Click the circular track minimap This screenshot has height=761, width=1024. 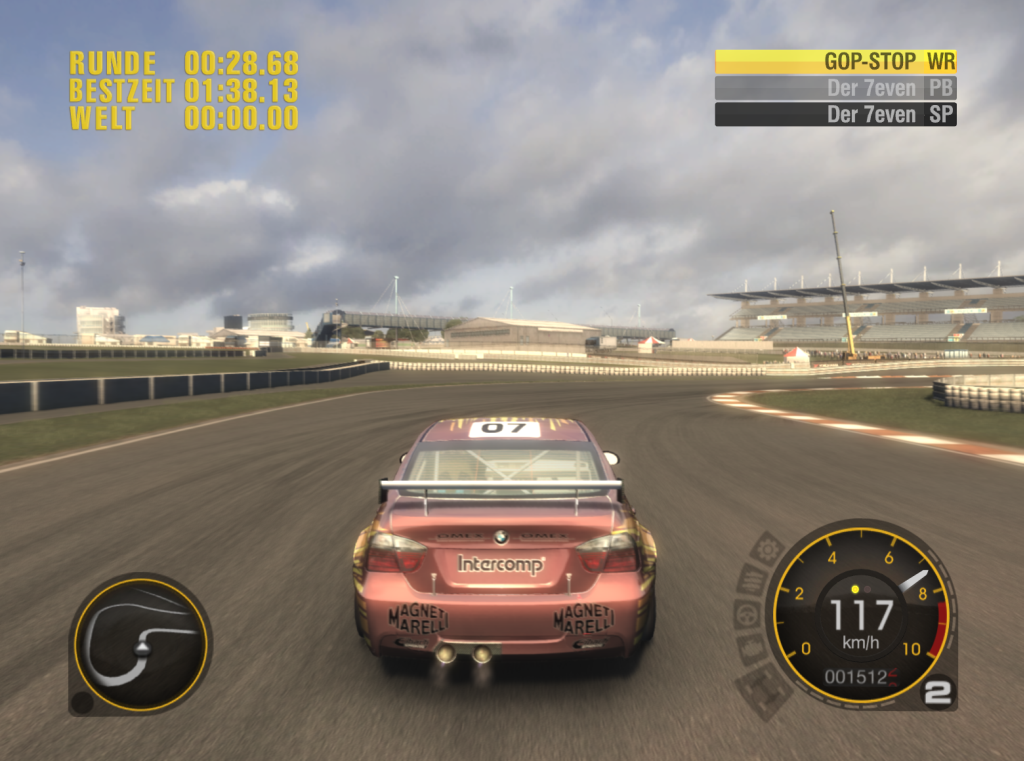point(140,644)
